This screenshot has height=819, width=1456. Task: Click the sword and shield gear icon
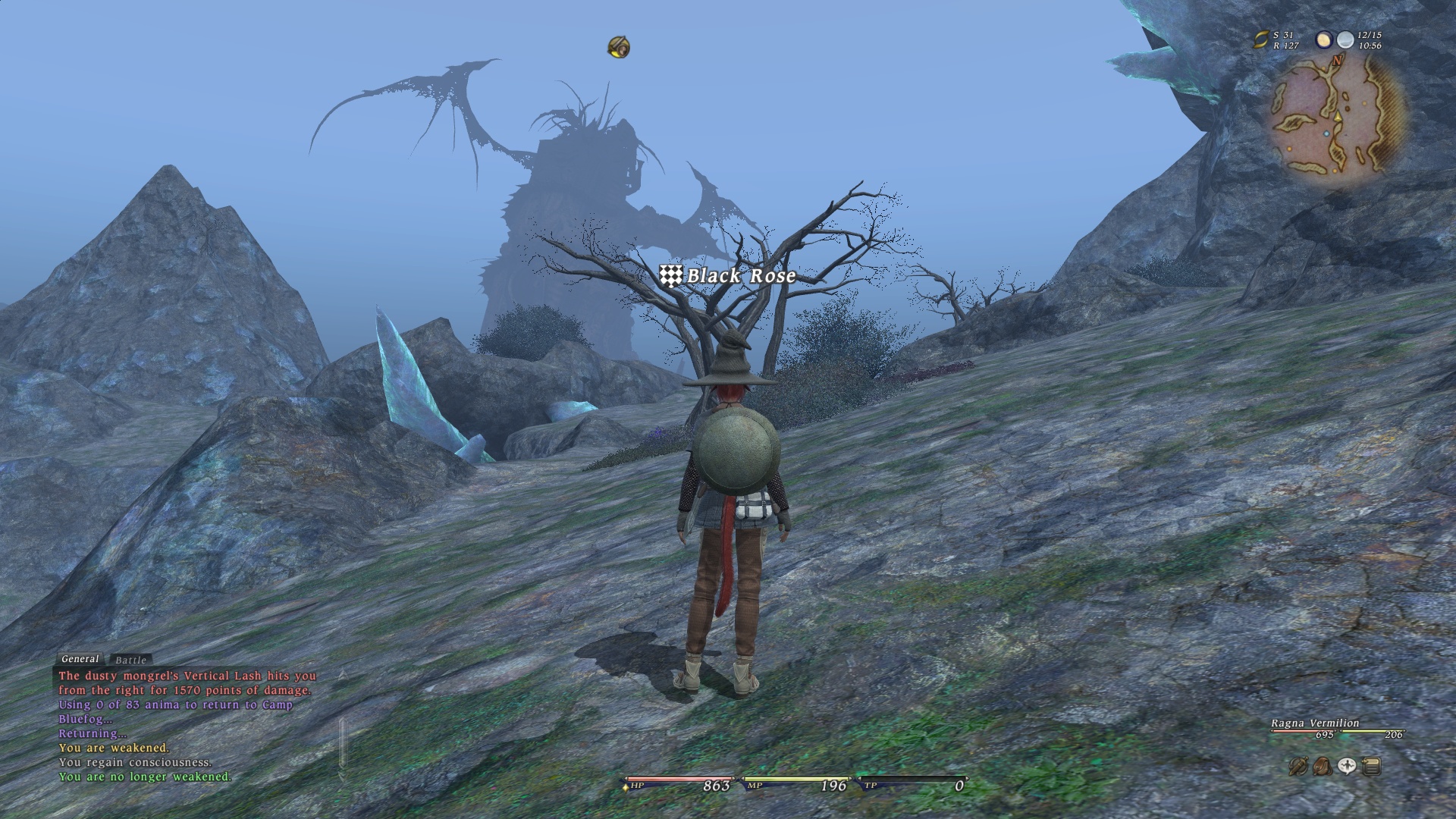pos(1298,767)
